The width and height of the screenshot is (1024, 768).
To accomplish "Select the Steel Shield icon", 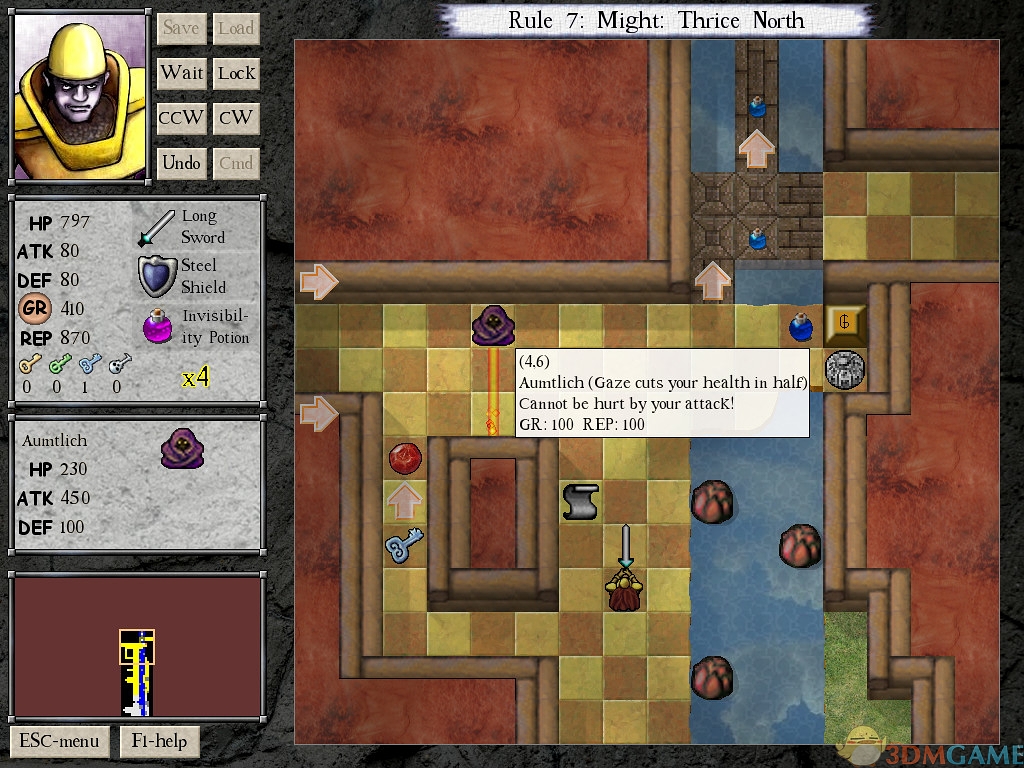I will pos(157,277).
